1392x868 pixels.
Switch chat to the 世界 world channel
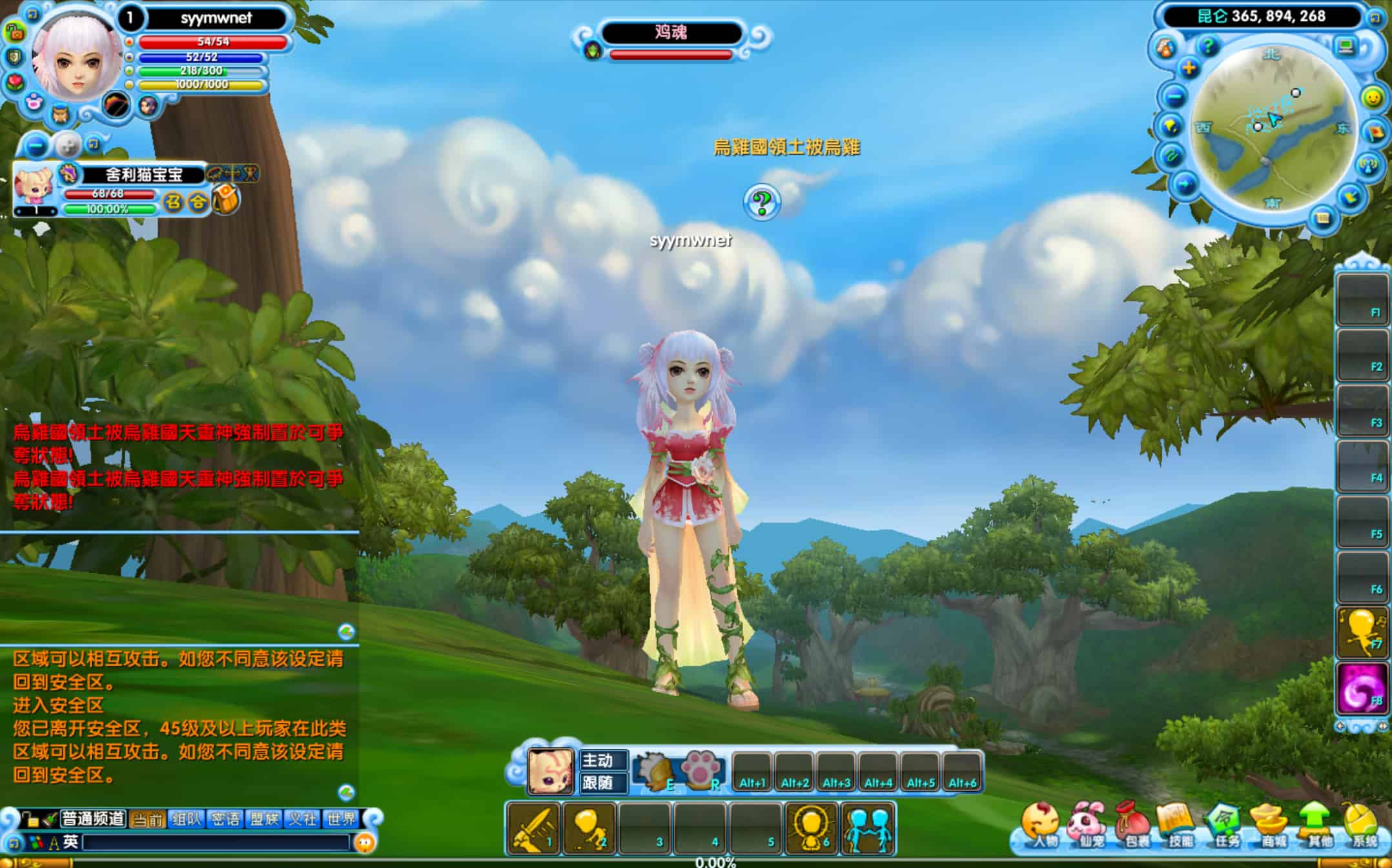(341, 819)
